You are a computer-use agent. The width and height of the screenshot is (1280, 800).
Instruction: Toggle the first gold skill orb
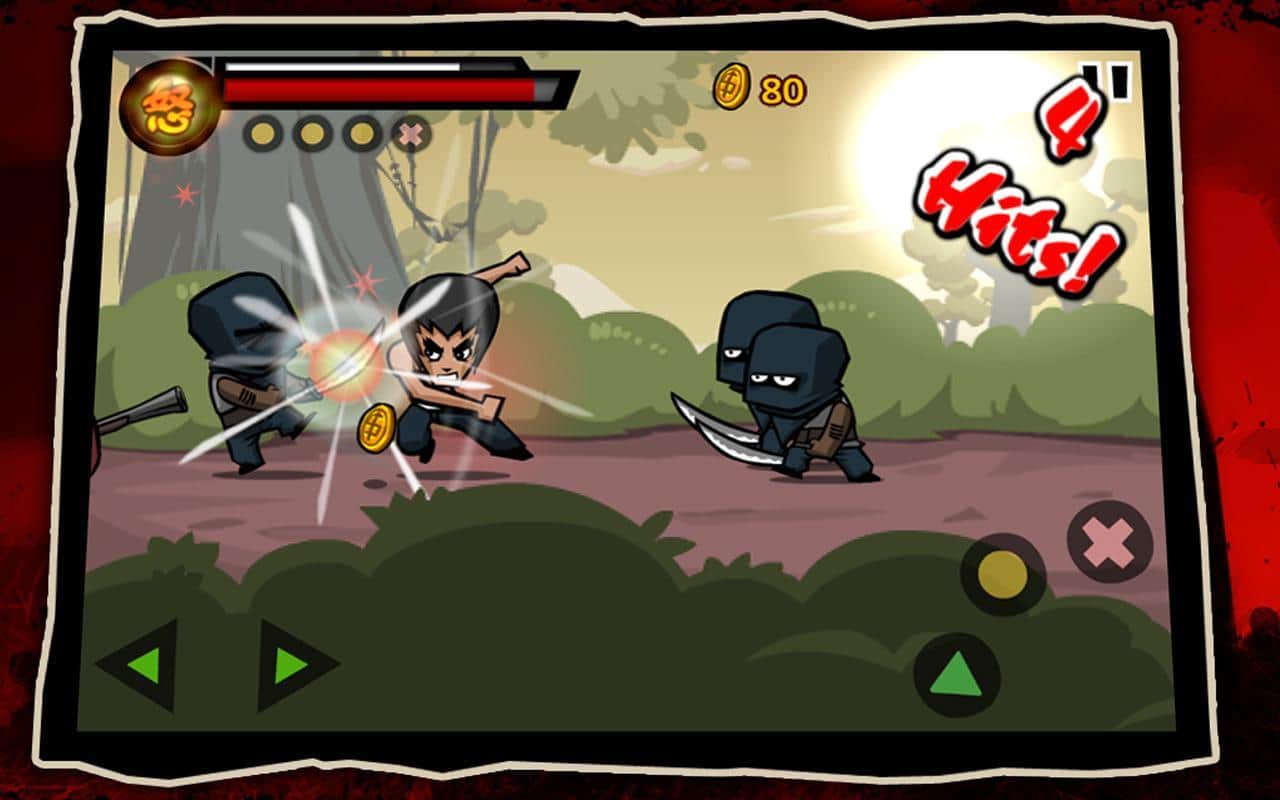(x=264, y=131)
